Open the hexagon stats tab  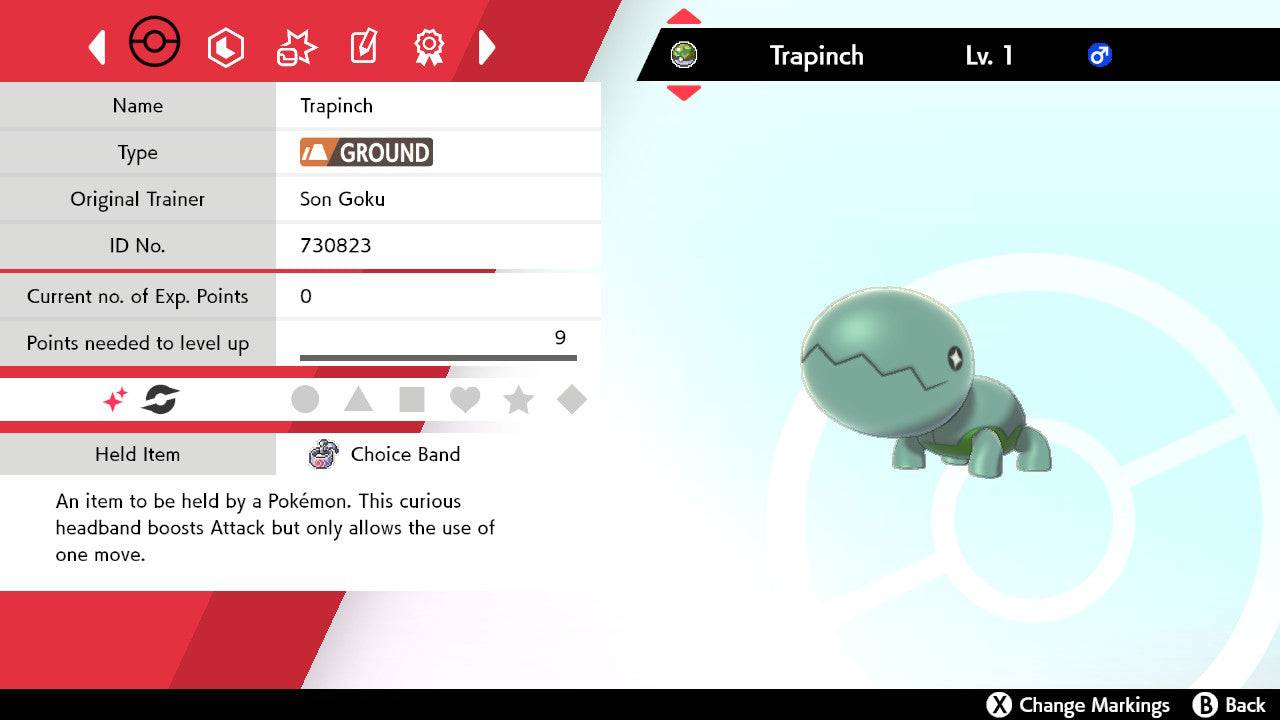pos(225,47)
